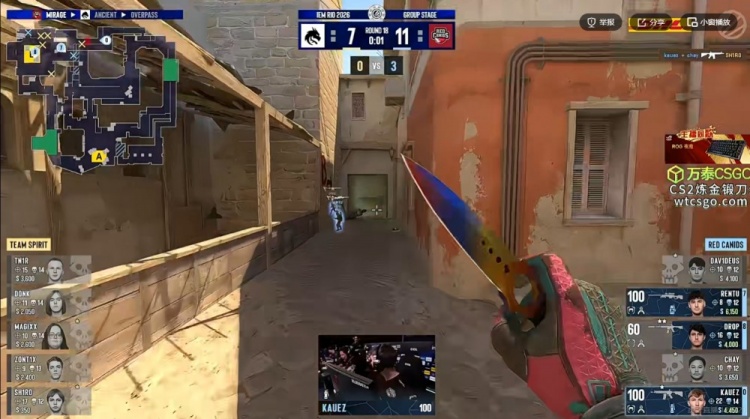The image size is (750, 419).
Task: Click the 分享 share button
Action: [x=652, y=21]
